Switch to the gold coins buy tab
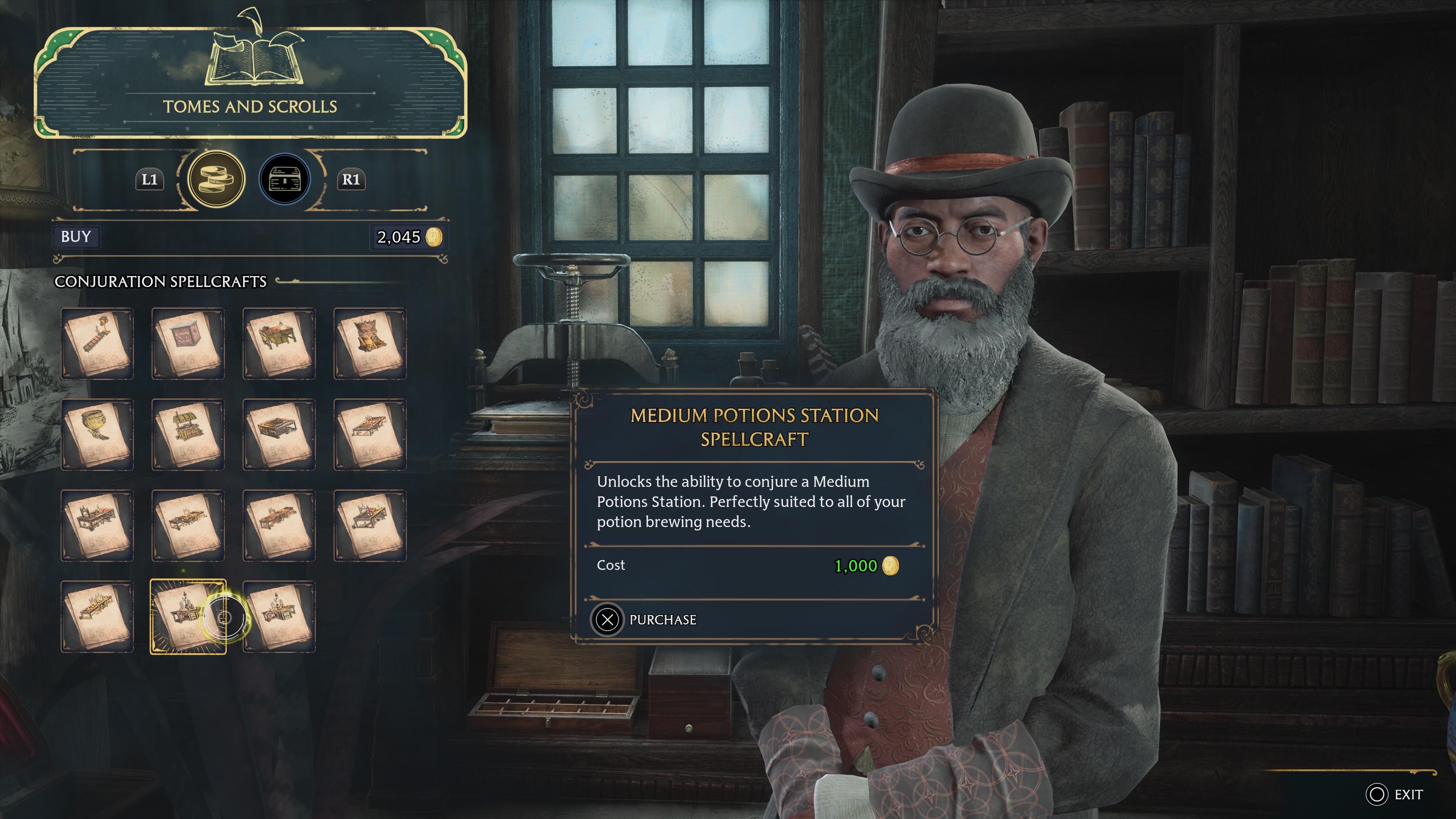Viewport: 1456px width, 819px height. [x=216, y=180]
